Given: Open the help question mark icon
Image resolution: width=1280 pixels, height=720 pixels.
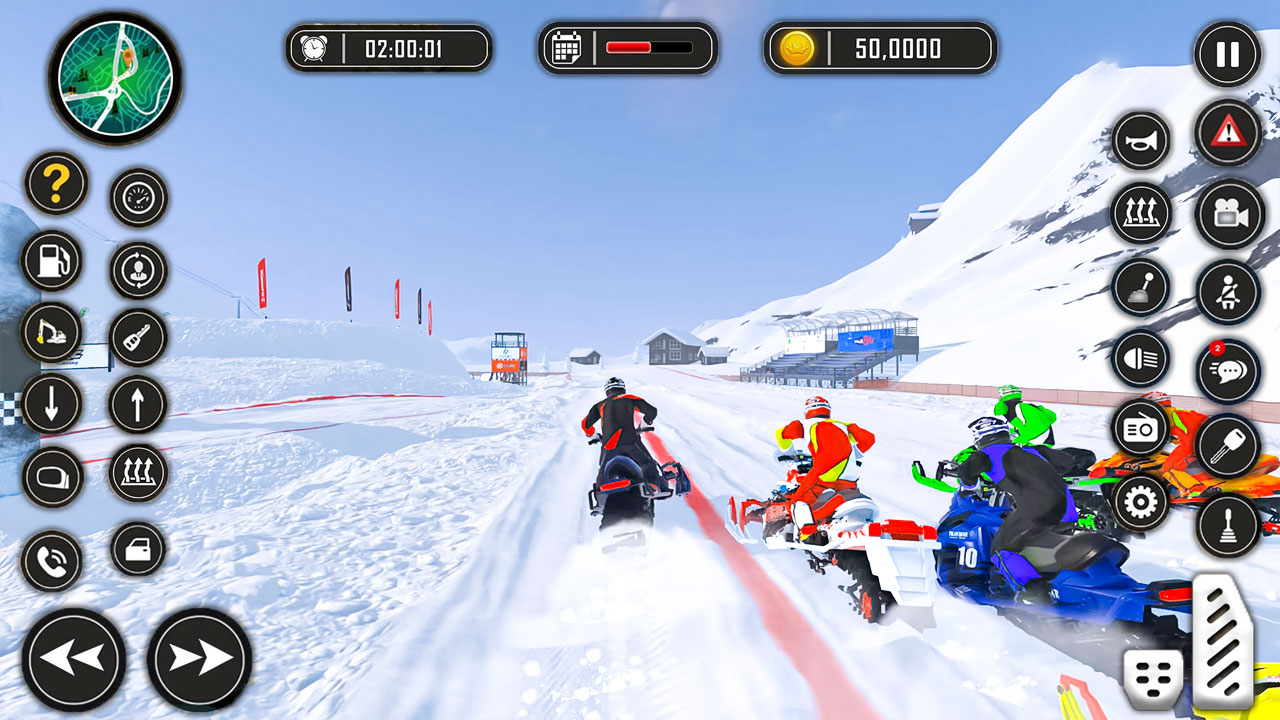Looking at the screenshot, I should (55, 185).
